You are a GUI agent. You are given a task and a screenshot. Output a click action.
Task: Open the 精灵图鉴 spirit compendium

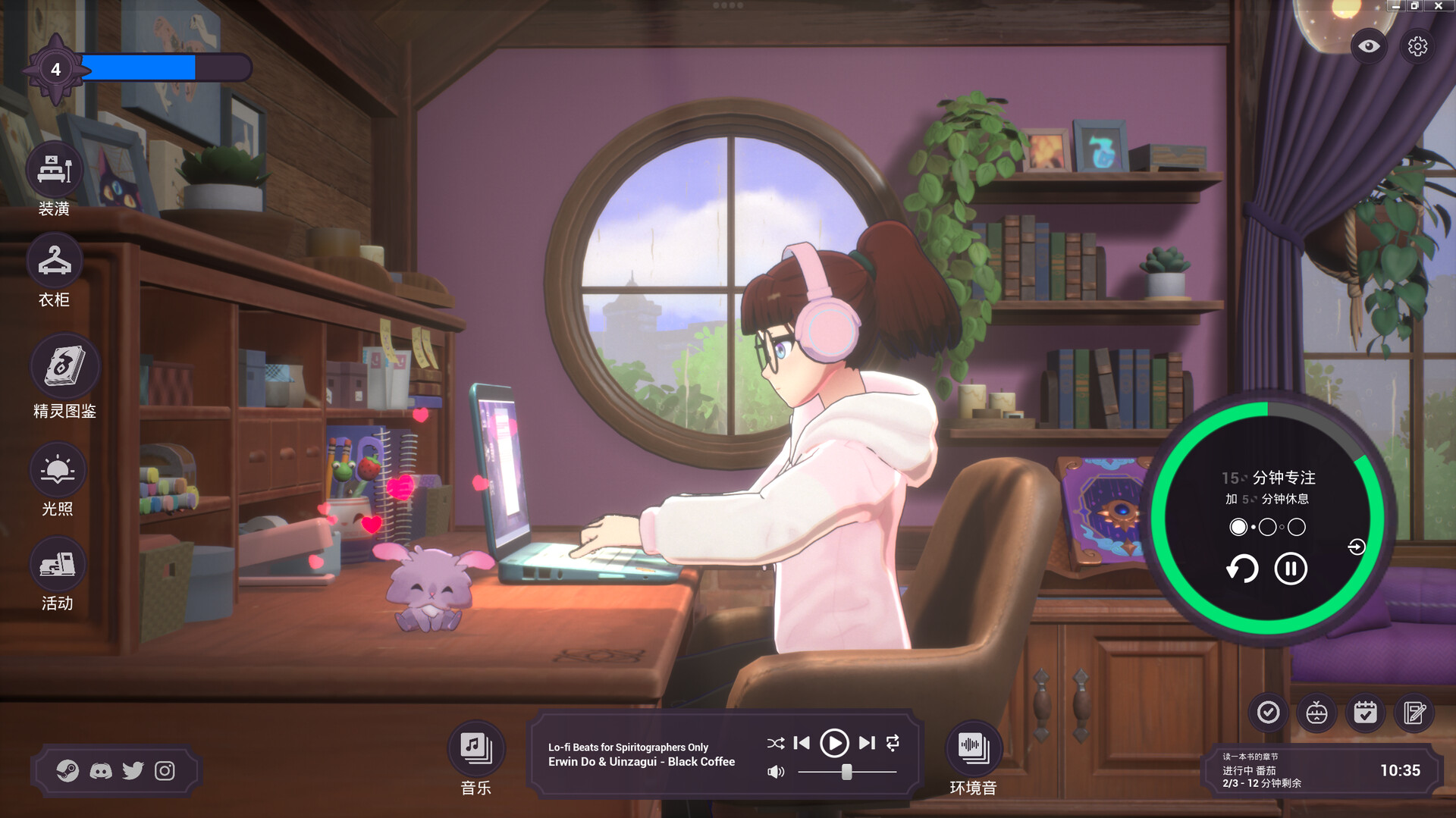coord(64,366)
